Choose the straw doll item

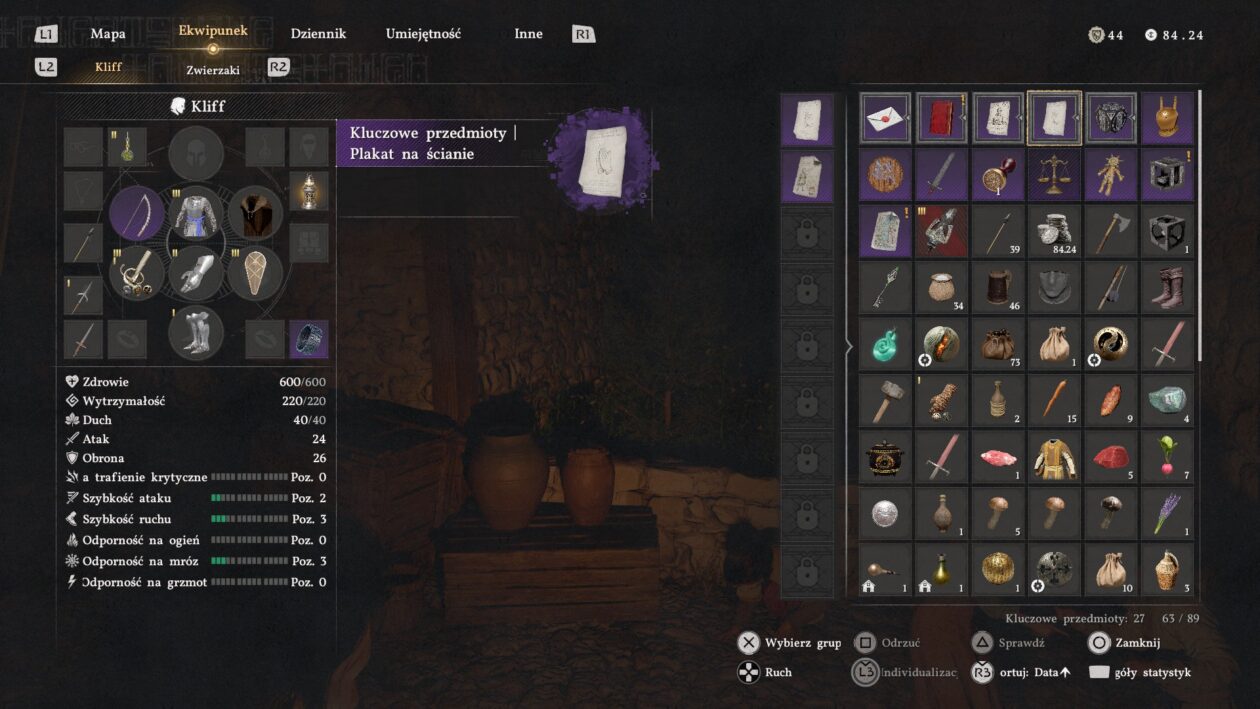click(x=1110, y=175)
